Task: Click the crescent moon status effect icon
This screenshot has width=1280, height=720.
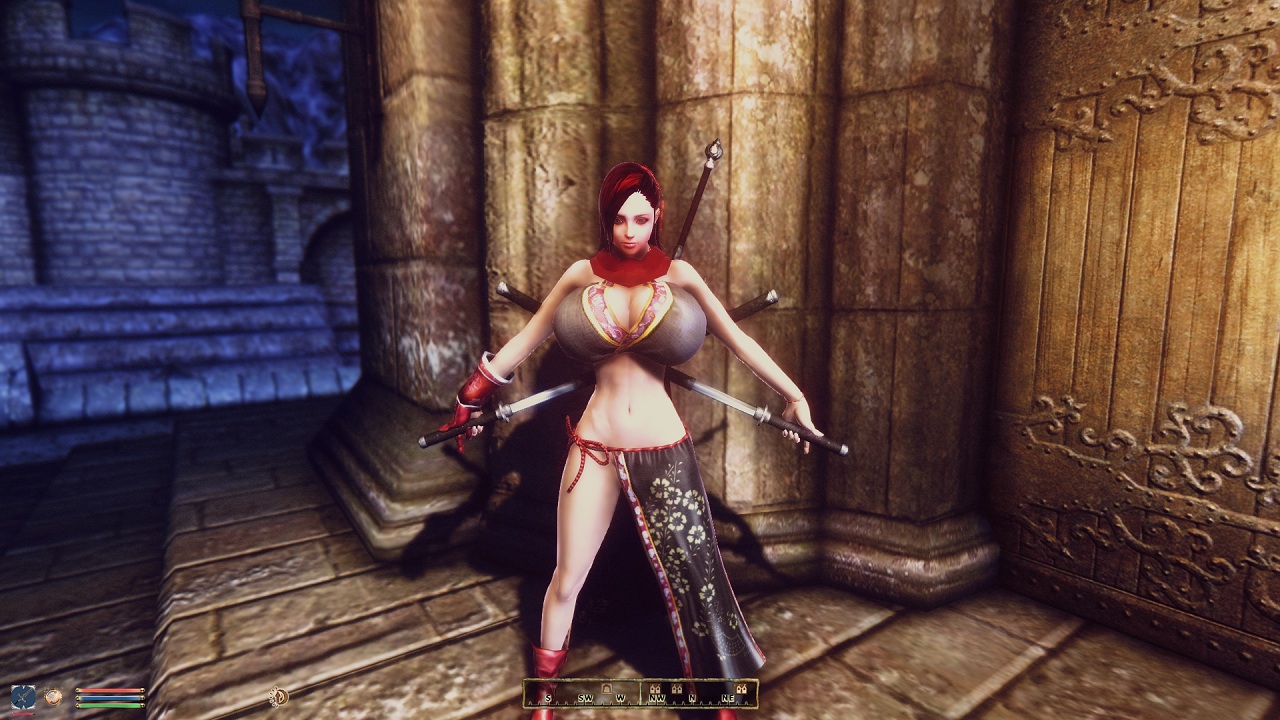Action: click(x=278, y=696)
